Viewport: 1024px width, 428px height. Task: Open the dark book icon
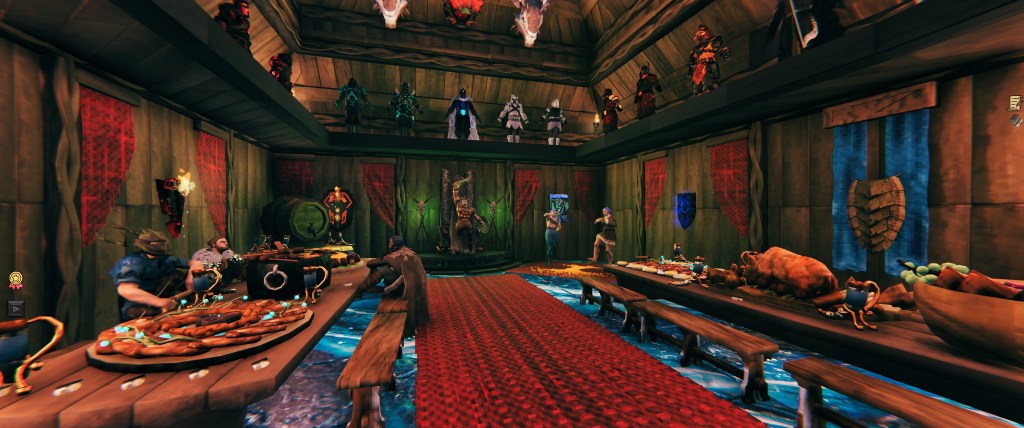[1016, 119]
